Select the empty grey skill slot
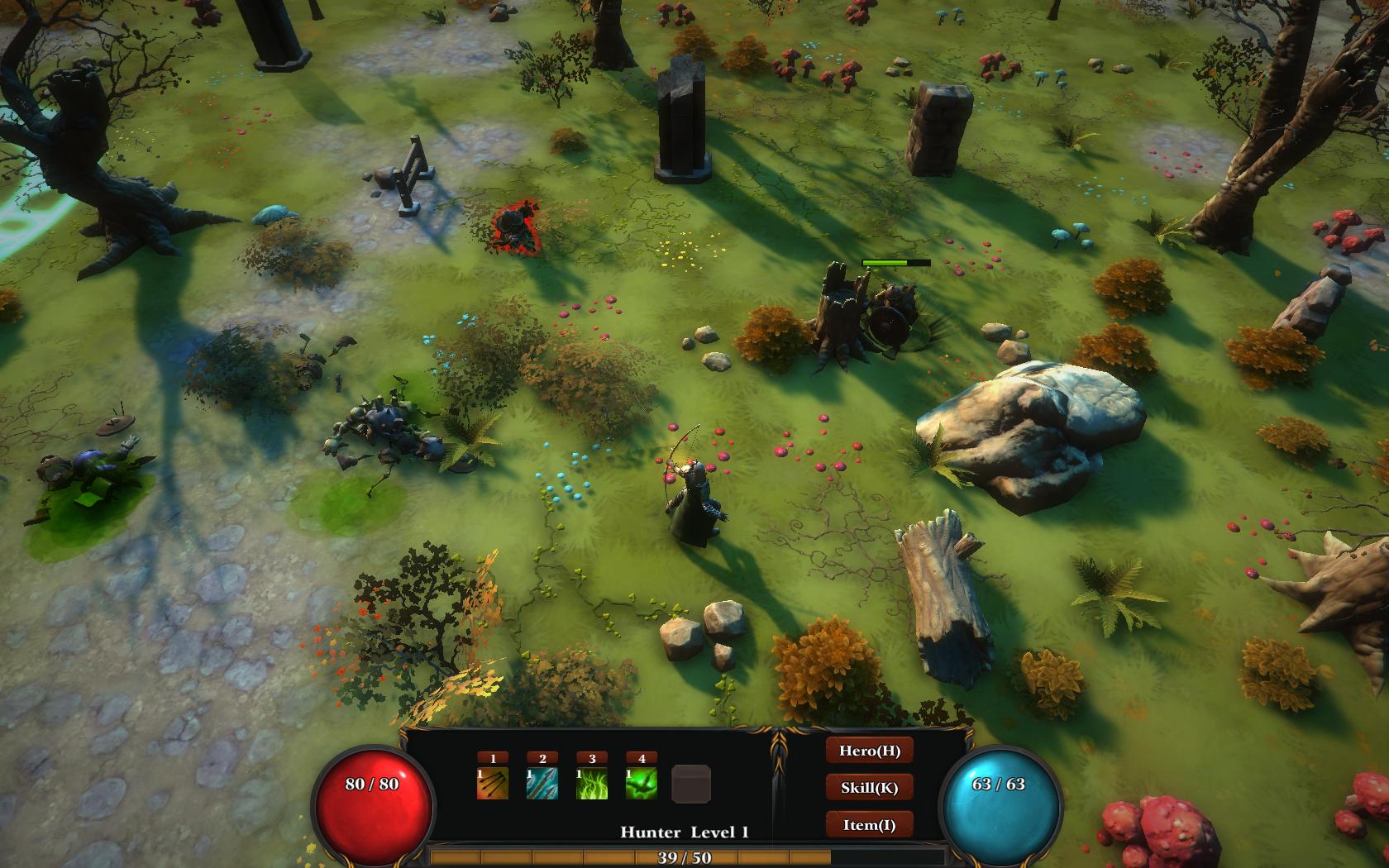The image size is (1389, 868). 691,784
